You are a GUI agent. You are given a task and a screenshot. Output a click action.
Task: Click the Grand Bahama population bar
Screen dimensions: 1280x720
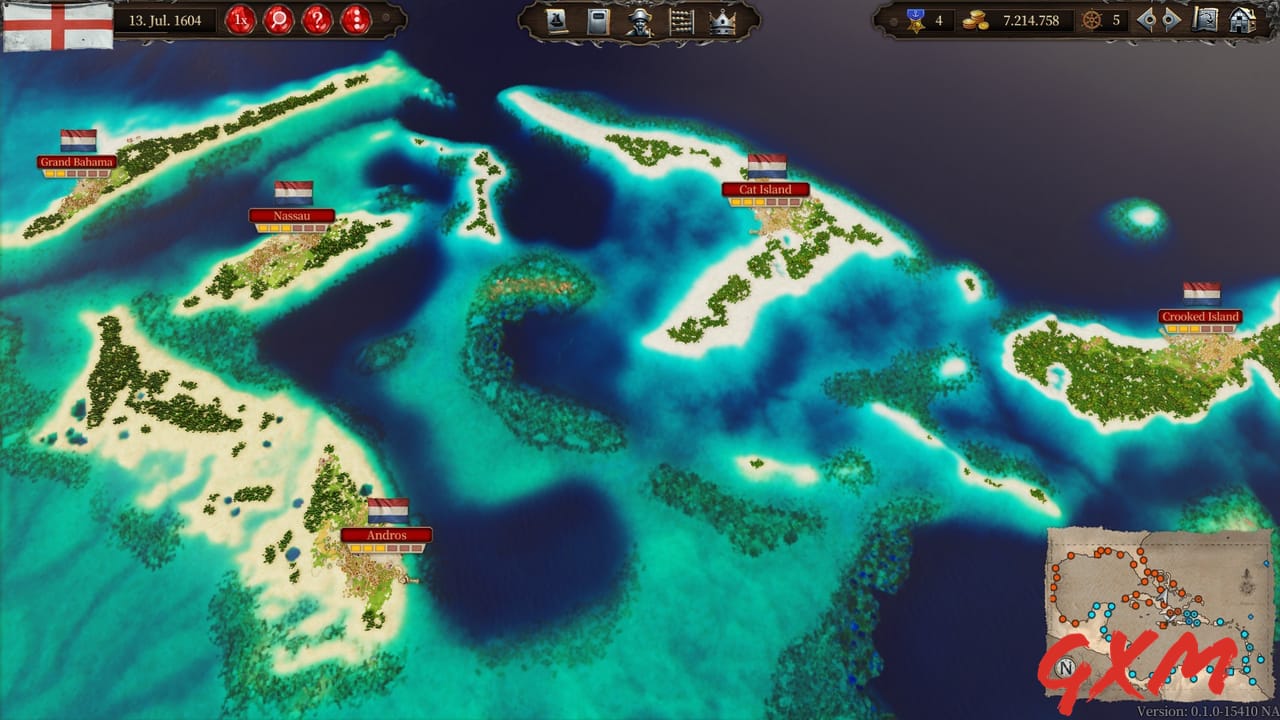(77, 173)
